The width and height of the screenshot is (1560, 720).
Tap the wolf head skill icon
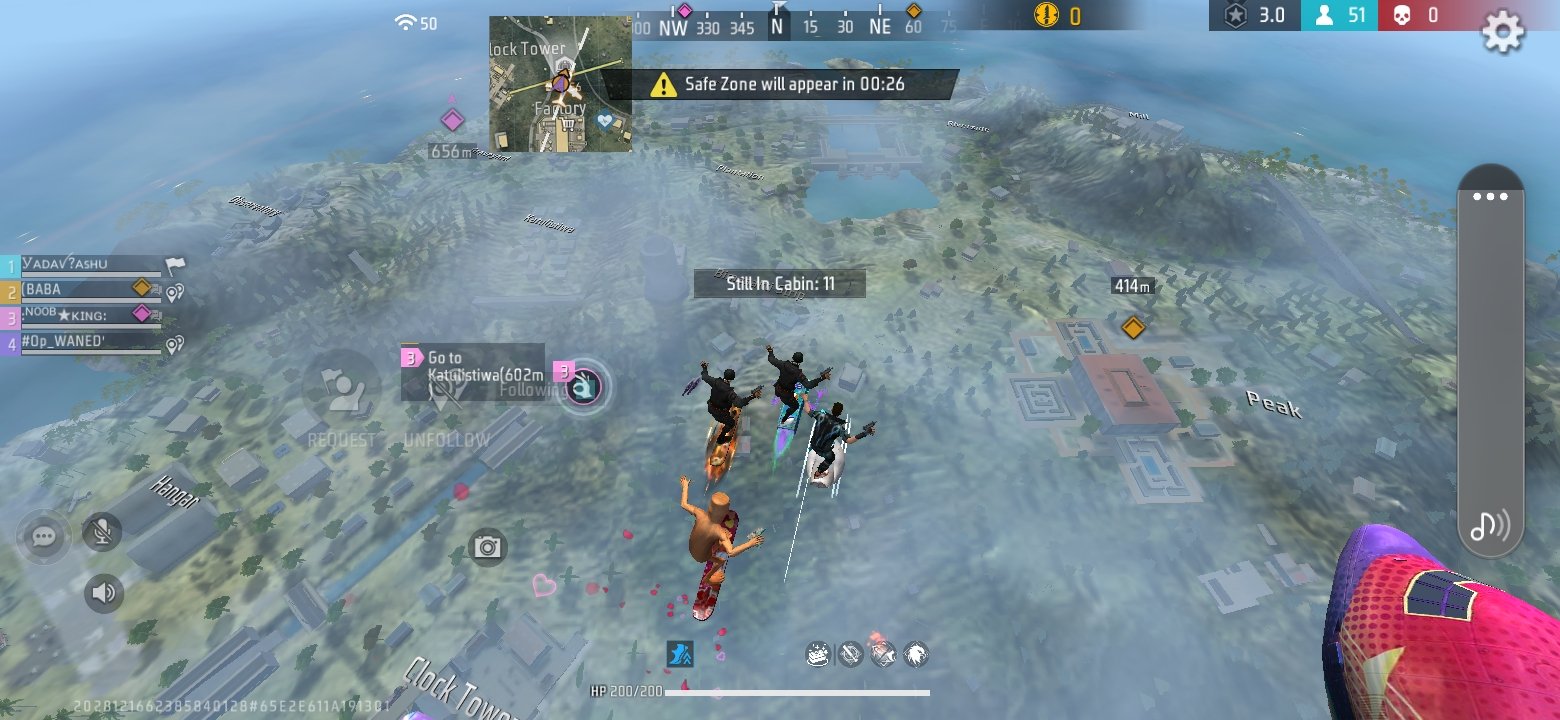(x=915, y=655)
